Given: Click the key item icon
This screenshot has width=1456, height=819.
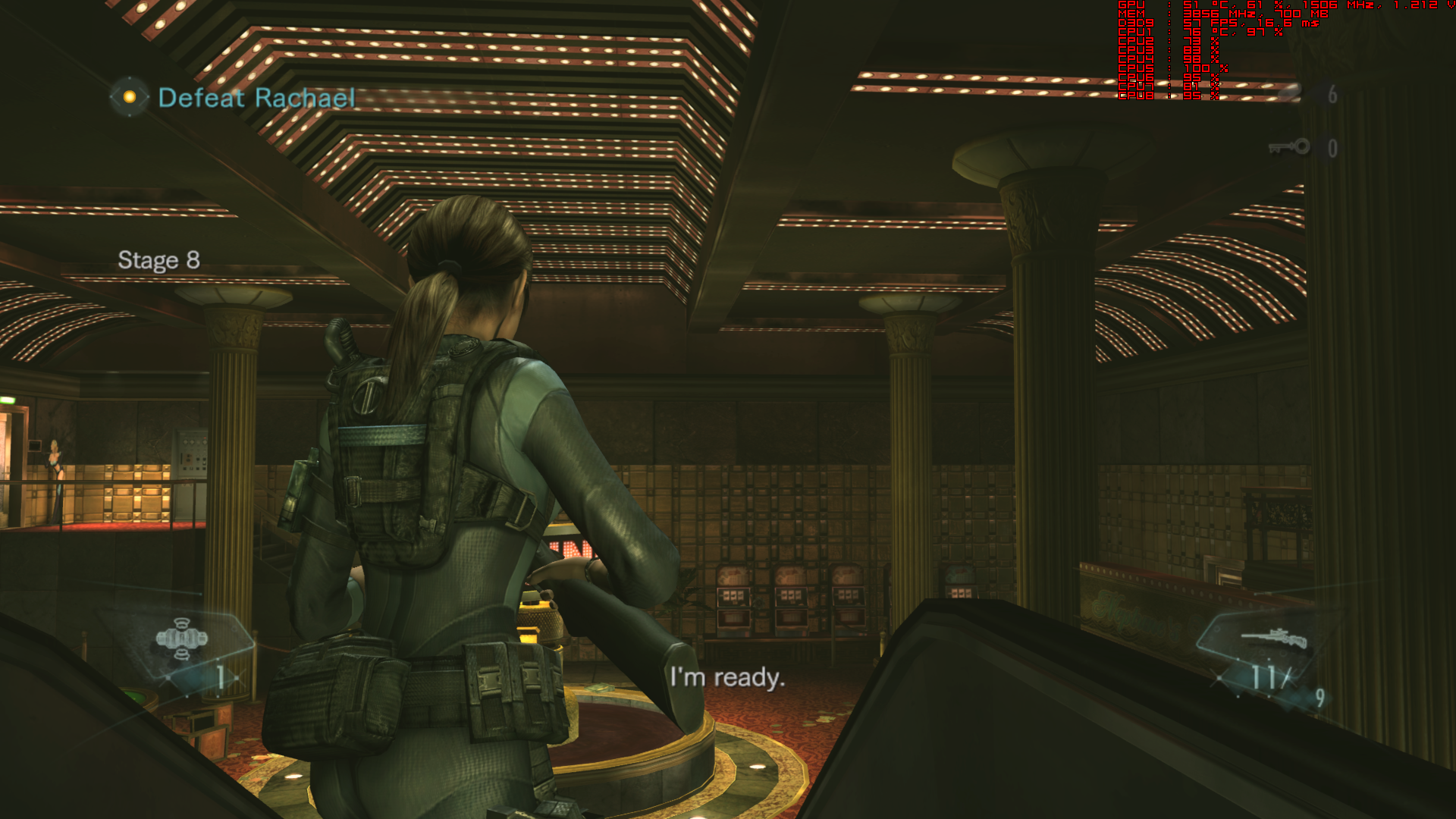Looking at the screenshot, I should tap(1289, 147).
